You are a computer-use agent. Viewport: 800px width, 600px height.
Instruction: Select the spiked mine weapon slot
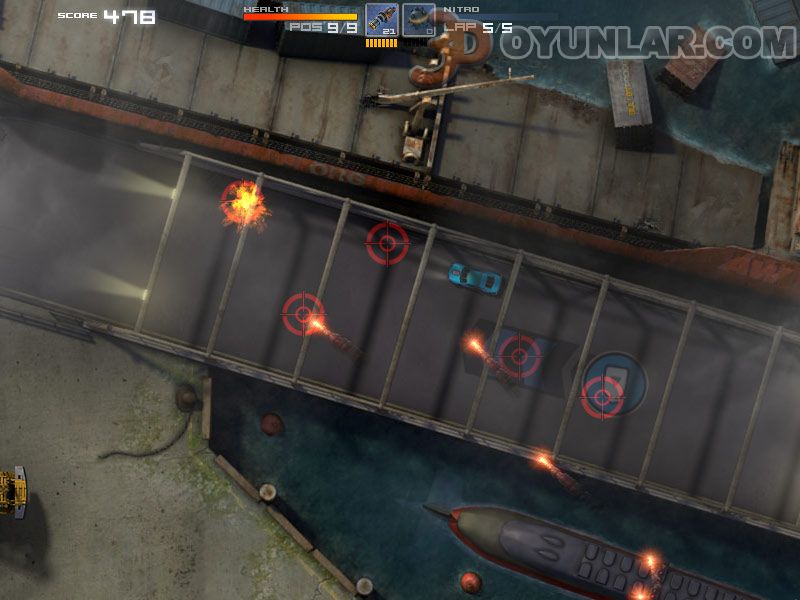(x=419, y=20)
